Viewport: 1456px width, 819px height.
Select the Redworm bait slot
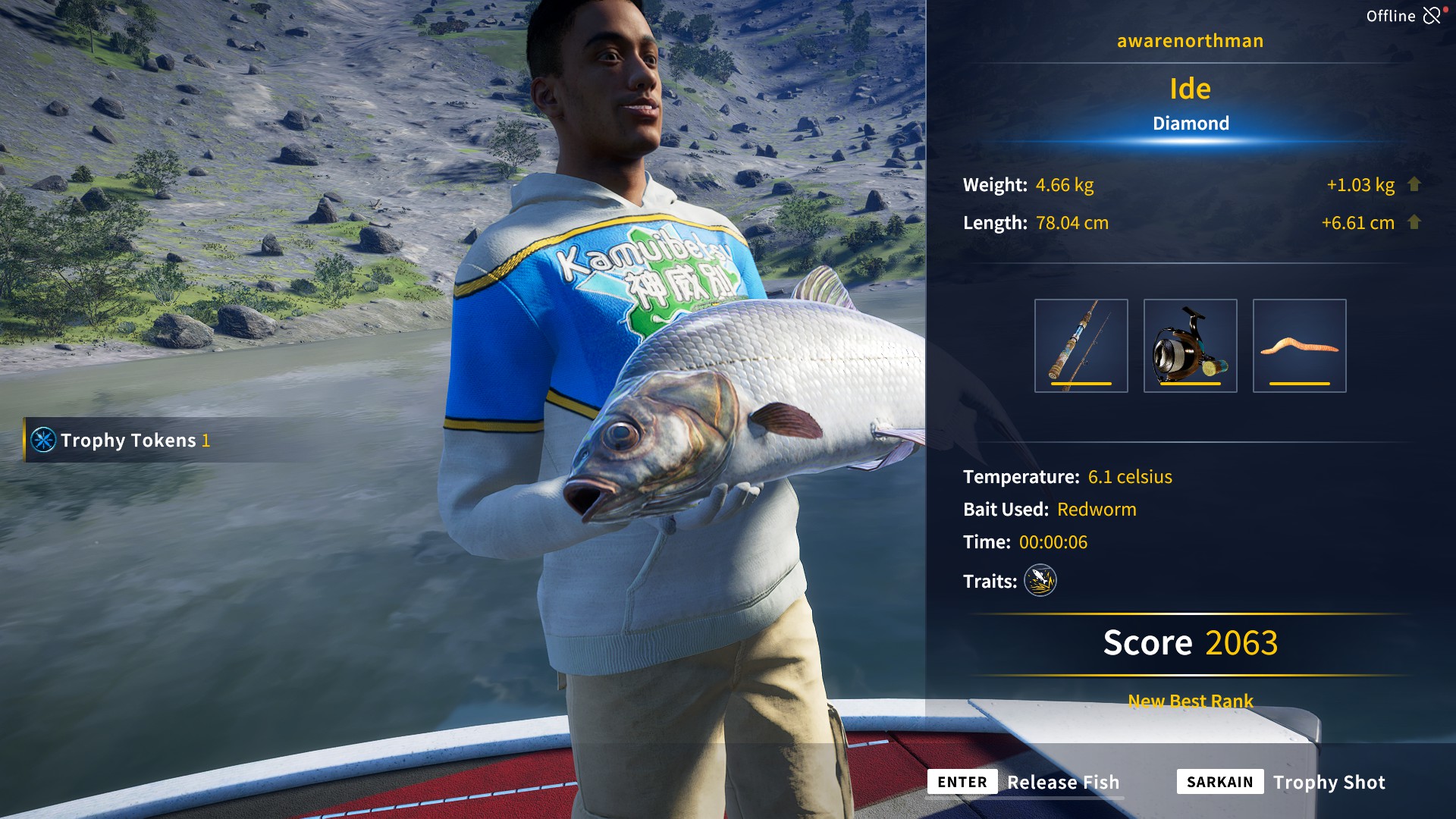[1299, 346]
